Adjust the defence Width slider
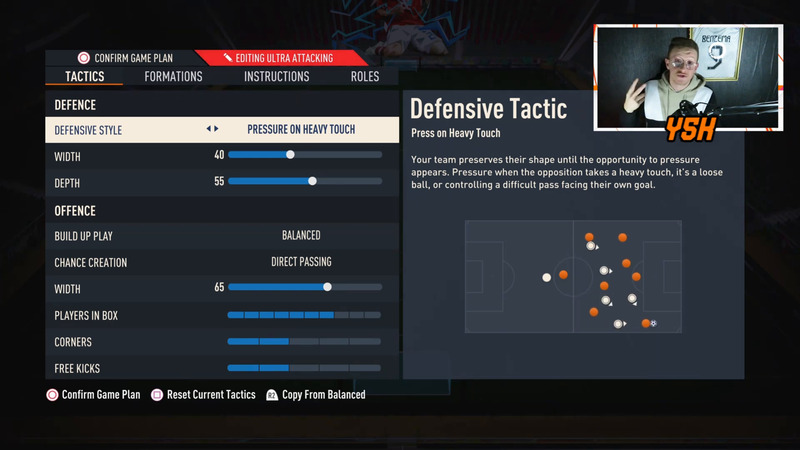The image size is (800, 450). 290,155
